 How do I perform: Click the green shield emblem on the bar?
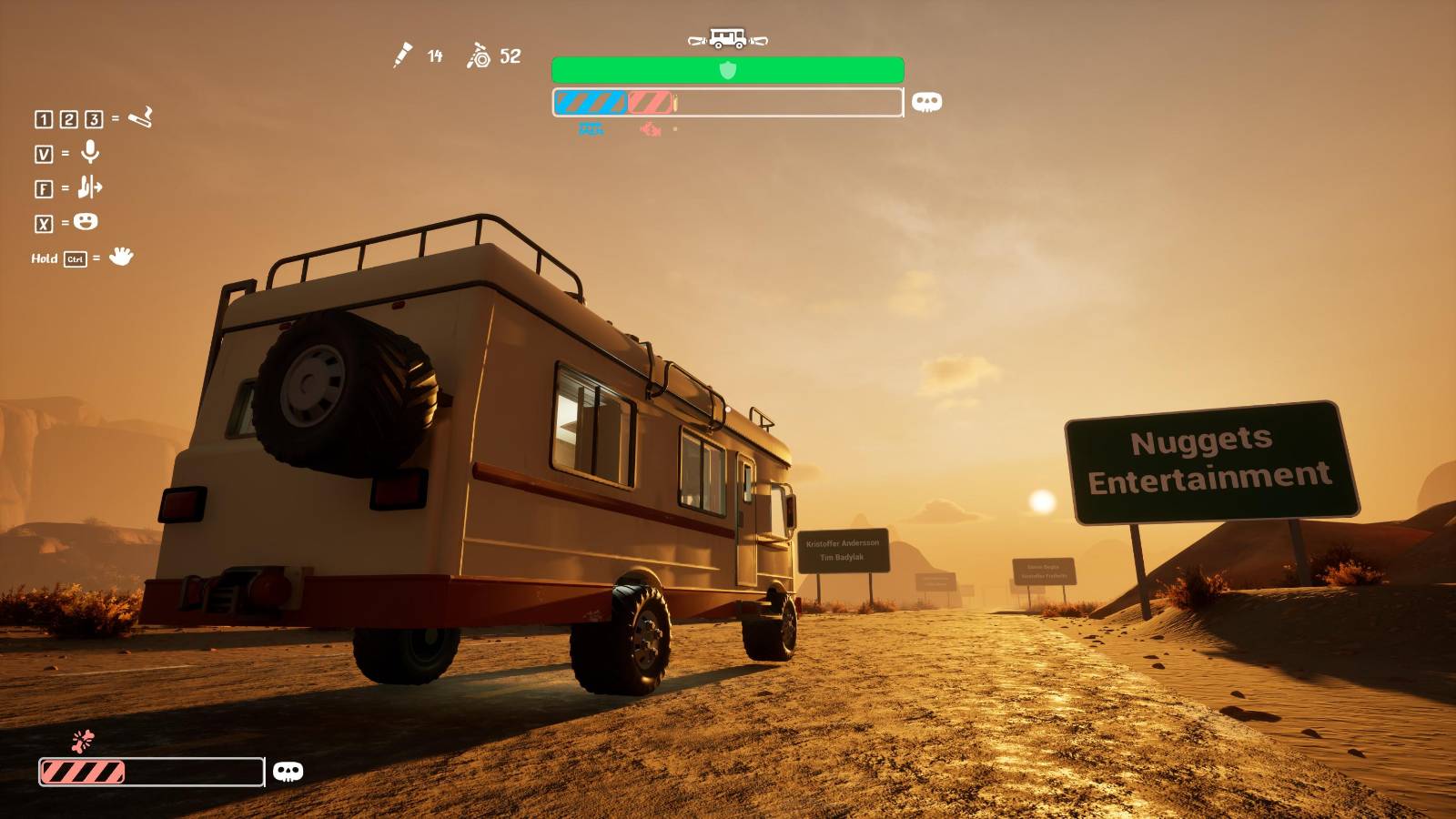pyautogui.click(x=727, y=70)
